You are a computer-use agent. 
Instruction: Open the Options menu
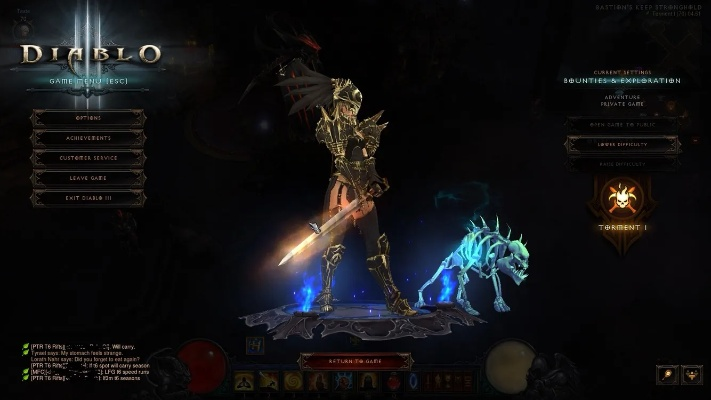click(88, 118)
